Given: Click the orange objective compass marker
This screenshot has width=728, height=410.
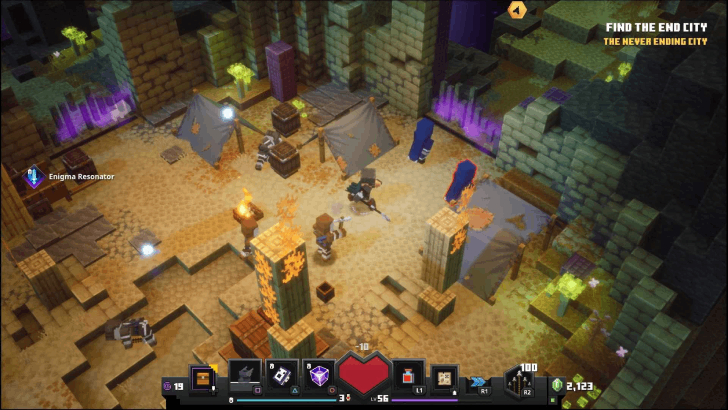Looking at the screenshot, I should click(516, 10).
